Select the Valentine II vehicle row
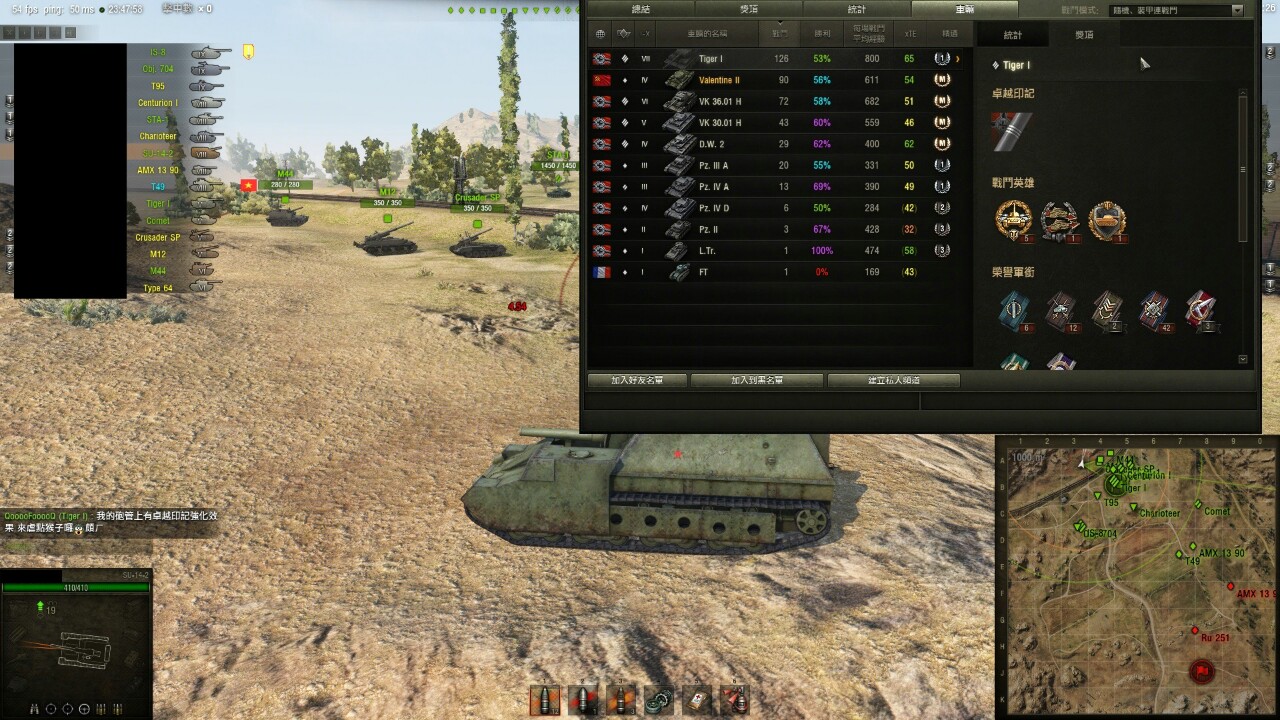 tap(780, 80)
